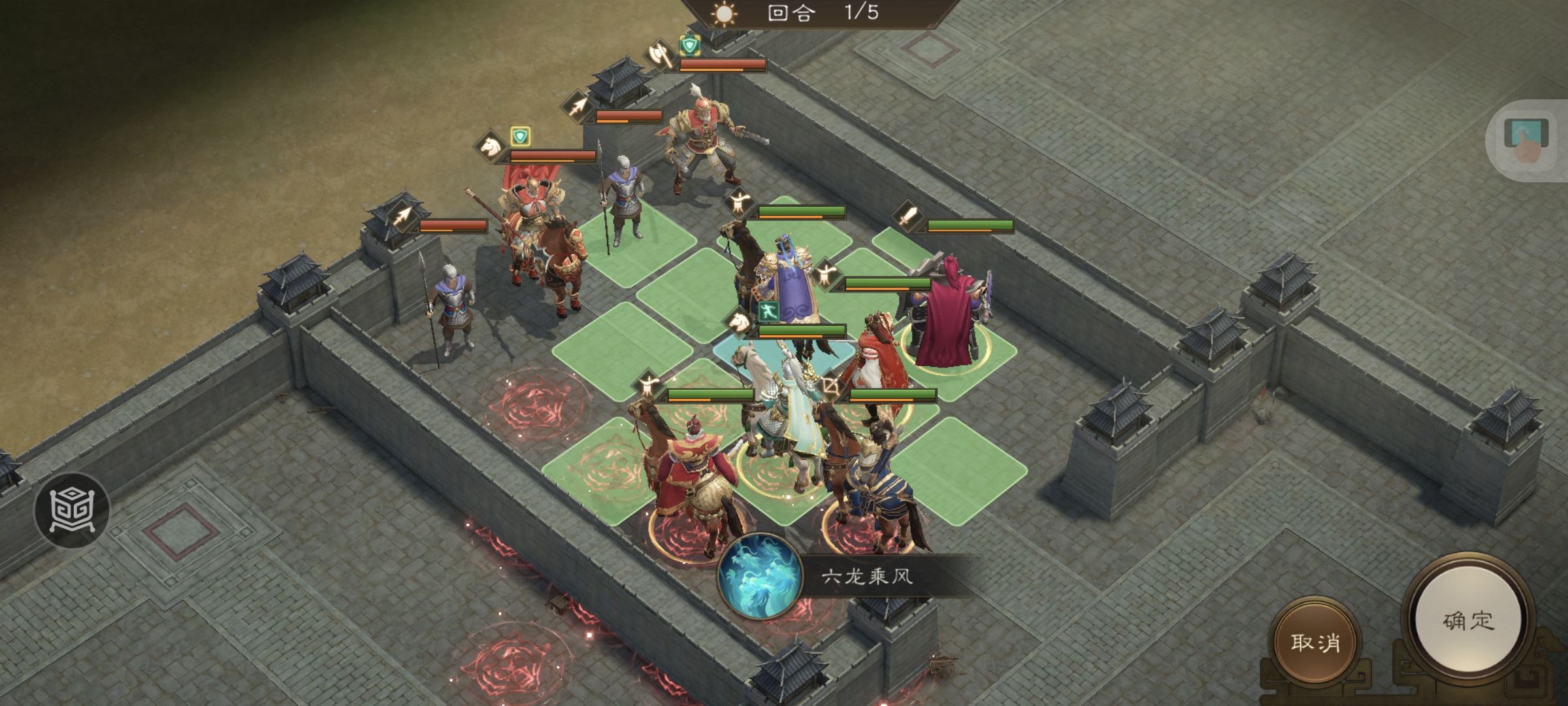Tap the touch-screen view toggle icon
Image resolution: width=1568 pixels, height=706 pixels.
click(1526, 141)
